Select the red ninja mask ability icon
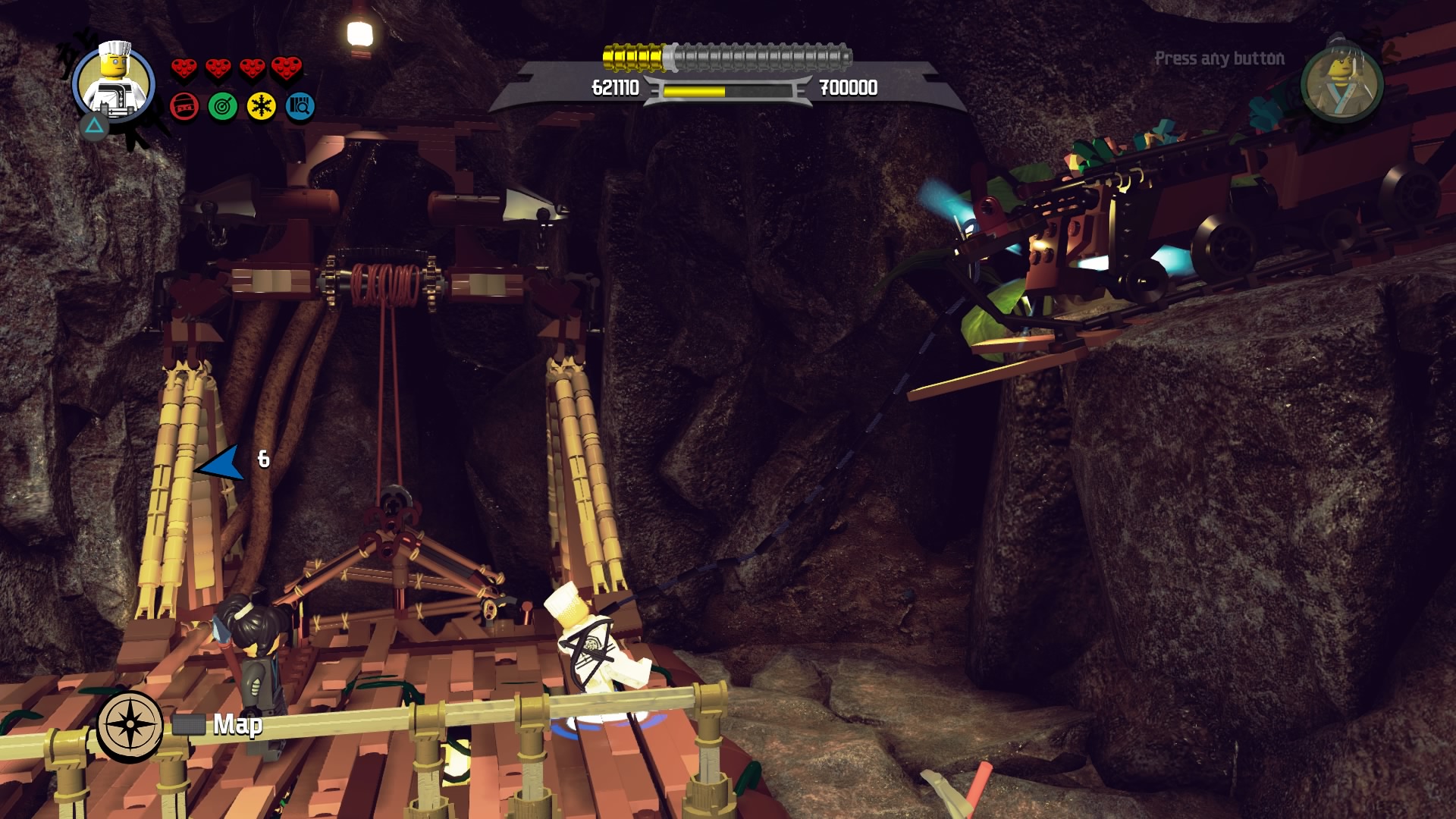 click(184, 107)
